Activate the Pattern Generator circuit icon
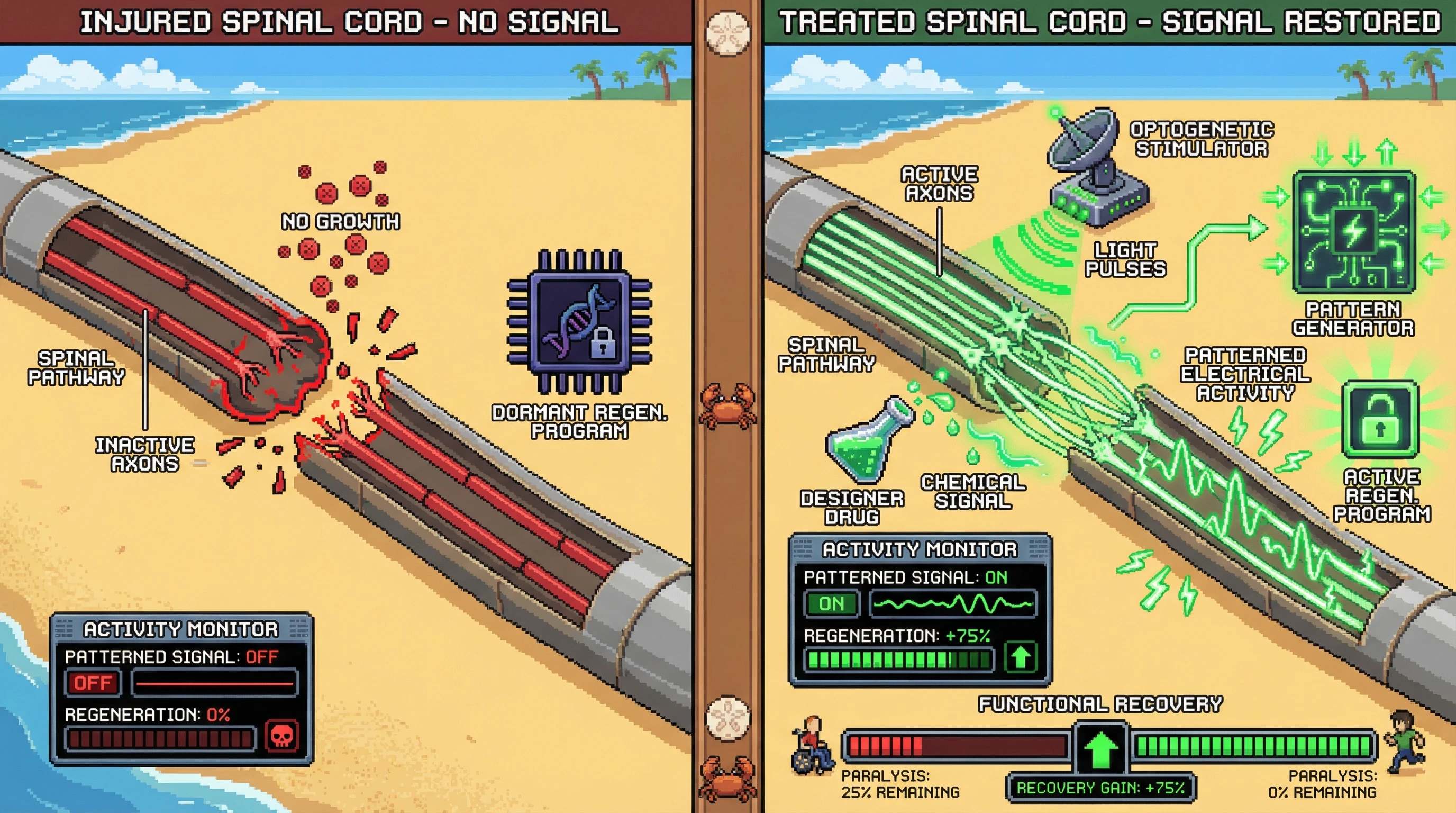The height and width of the screenshot is (813, 1456). 1354,233
